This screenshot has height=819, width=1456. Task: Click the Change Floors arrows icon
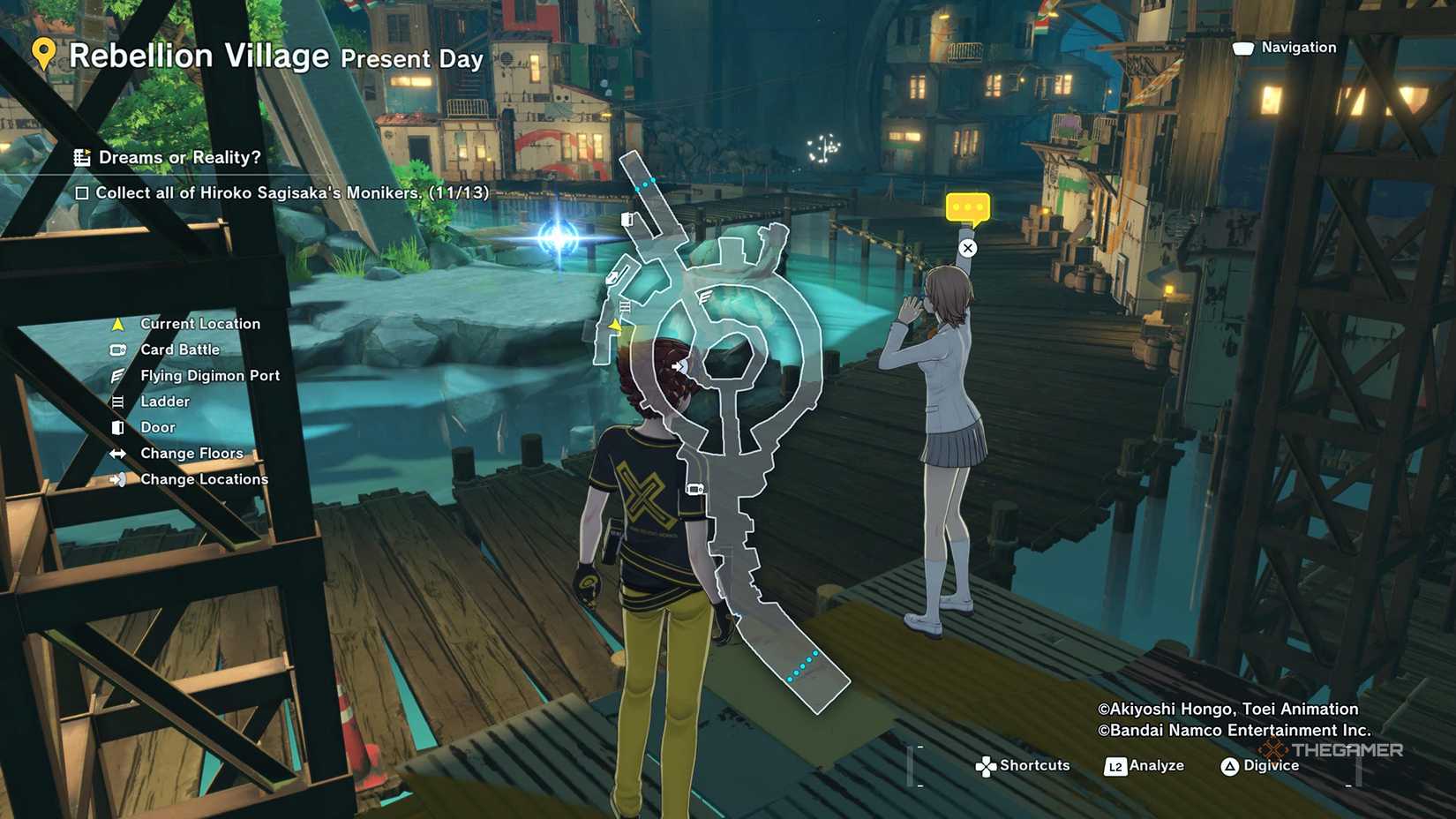click(x=117, y=453)
